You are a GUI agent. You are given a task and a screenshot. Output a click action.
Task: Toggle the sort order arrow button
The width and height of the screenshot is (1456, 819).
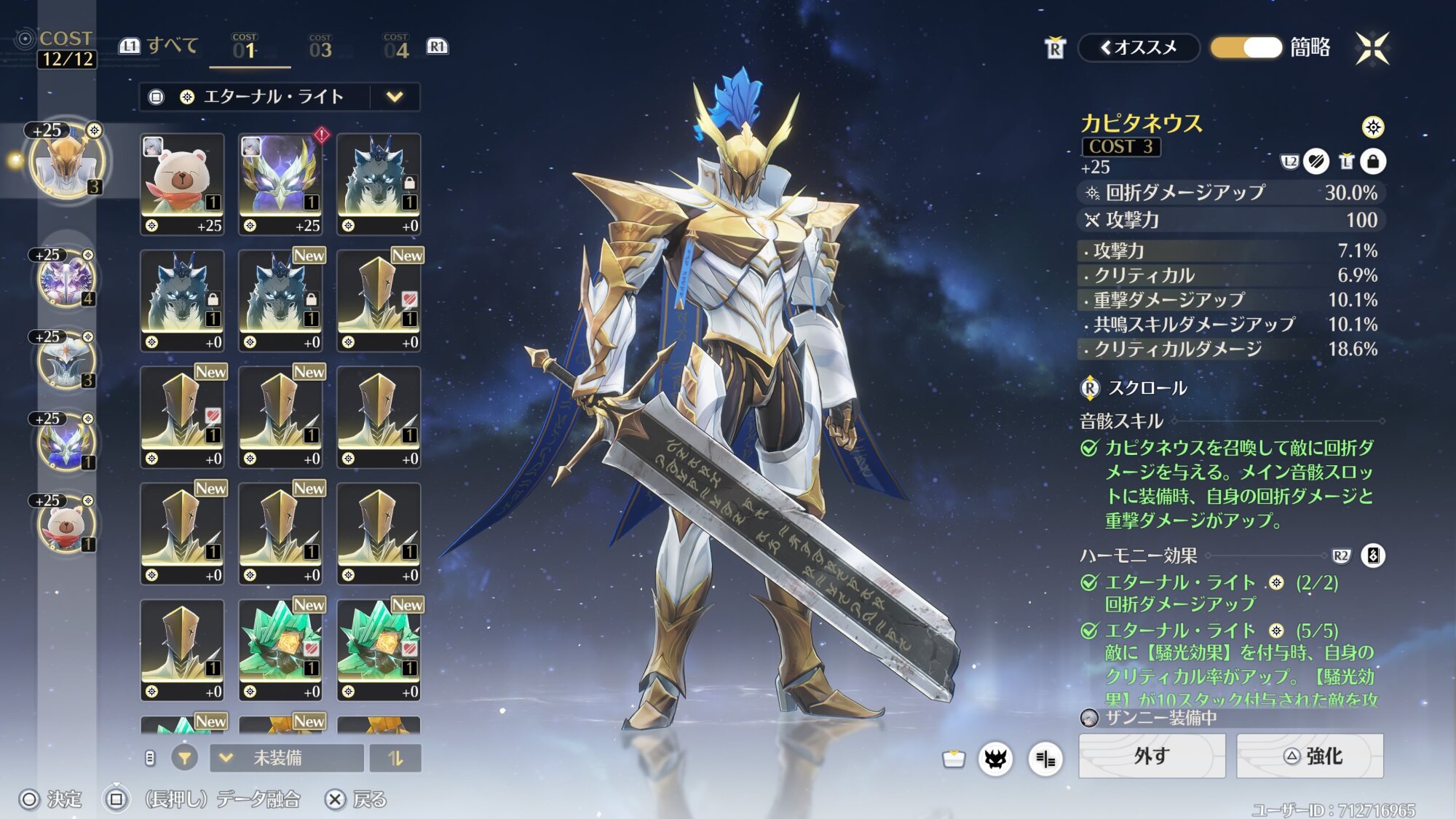pos(395,758)
